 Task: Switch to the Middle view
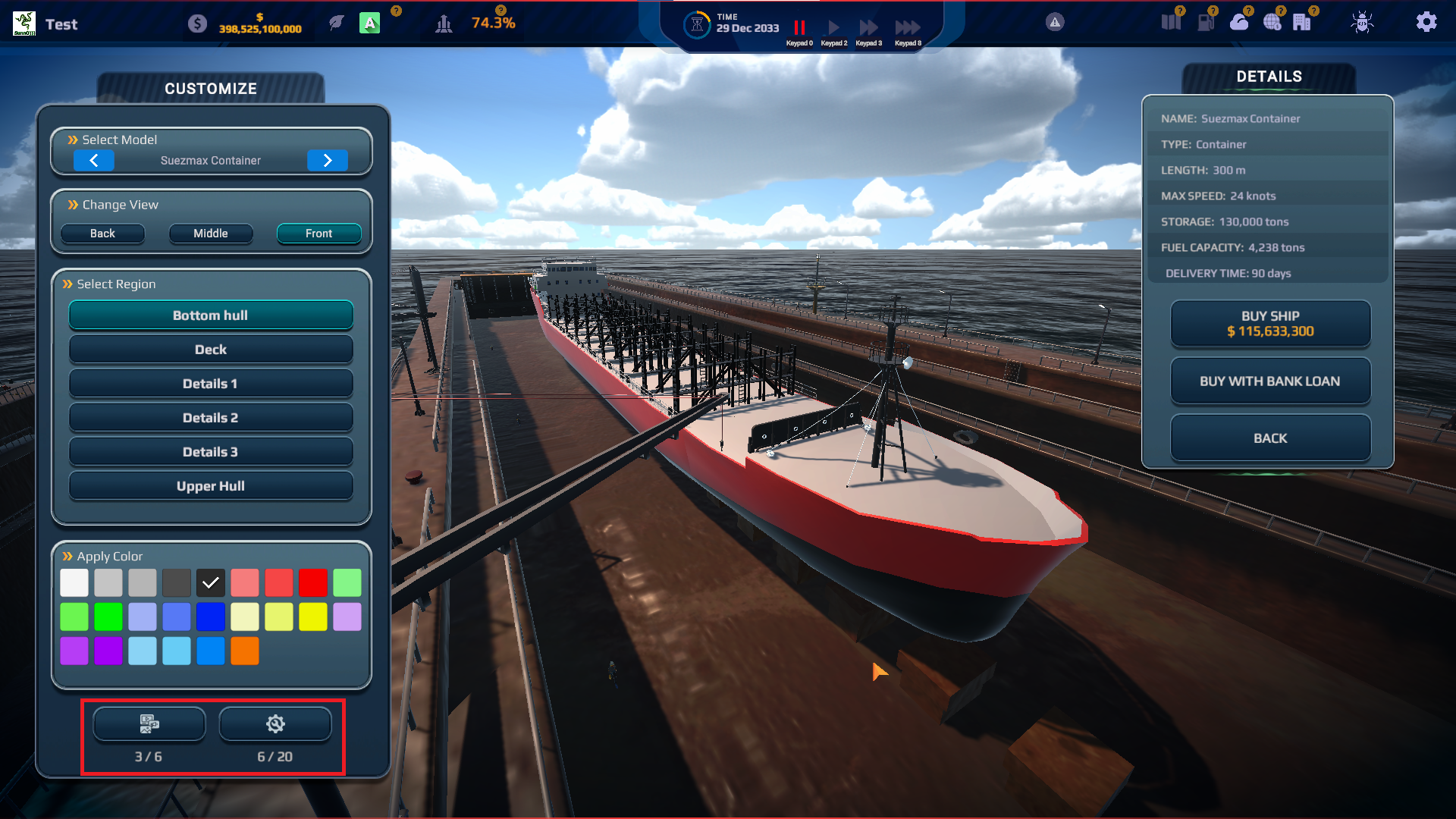pyautogui.click(x=210, y=233)
